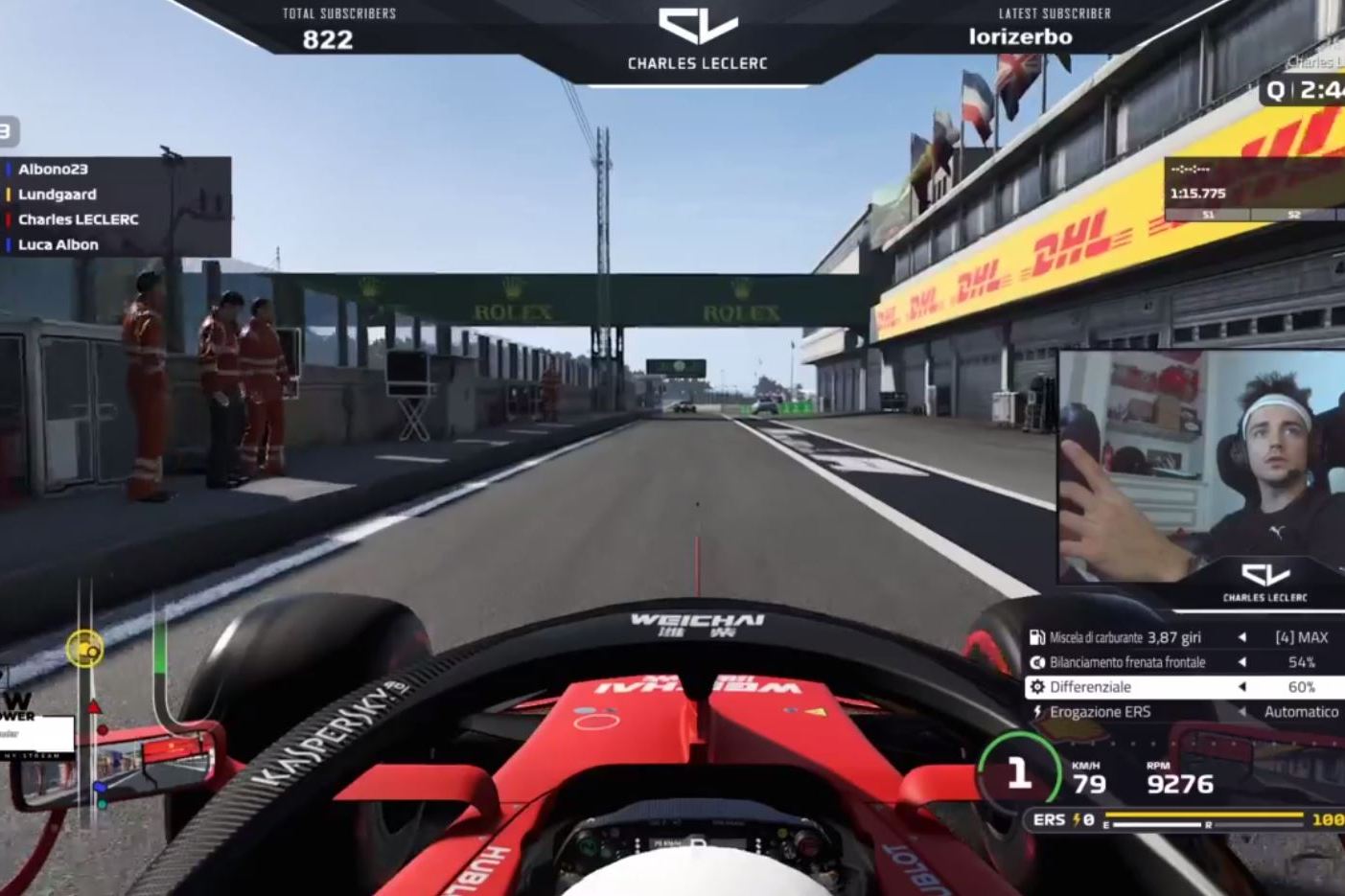Click the left arrow beside Differenziale 60%
This screenshot has width=1345, height=896.
pos(1242,687)
